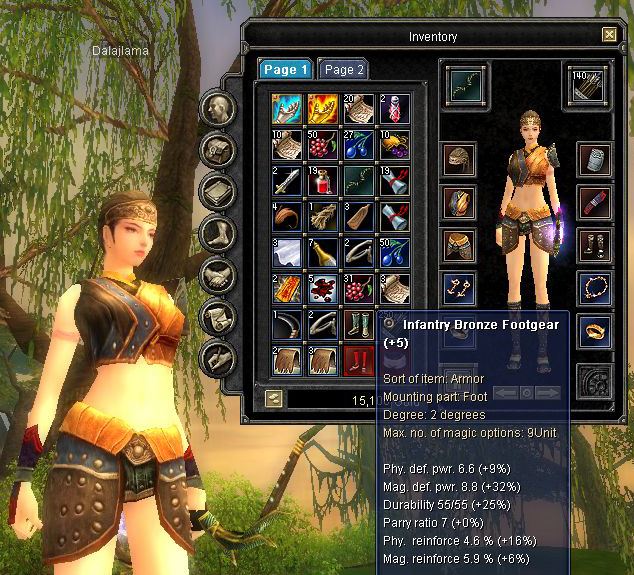Select the blood splatter item stack
The image size is (634, 575).
[x=323, y=290]
